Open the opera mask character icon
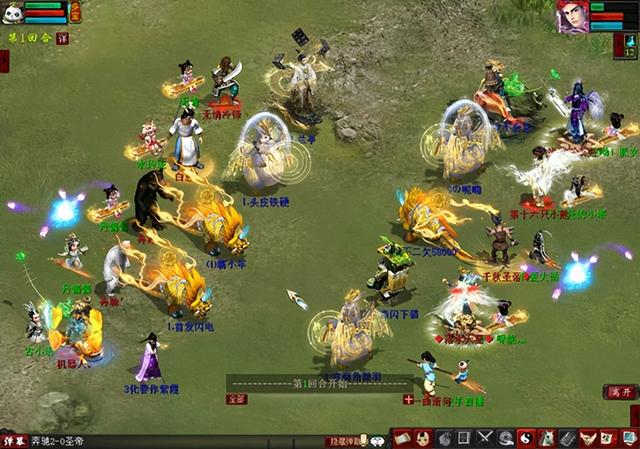The width and height of the screenshot is (640, 449). (x=423, y=438)
